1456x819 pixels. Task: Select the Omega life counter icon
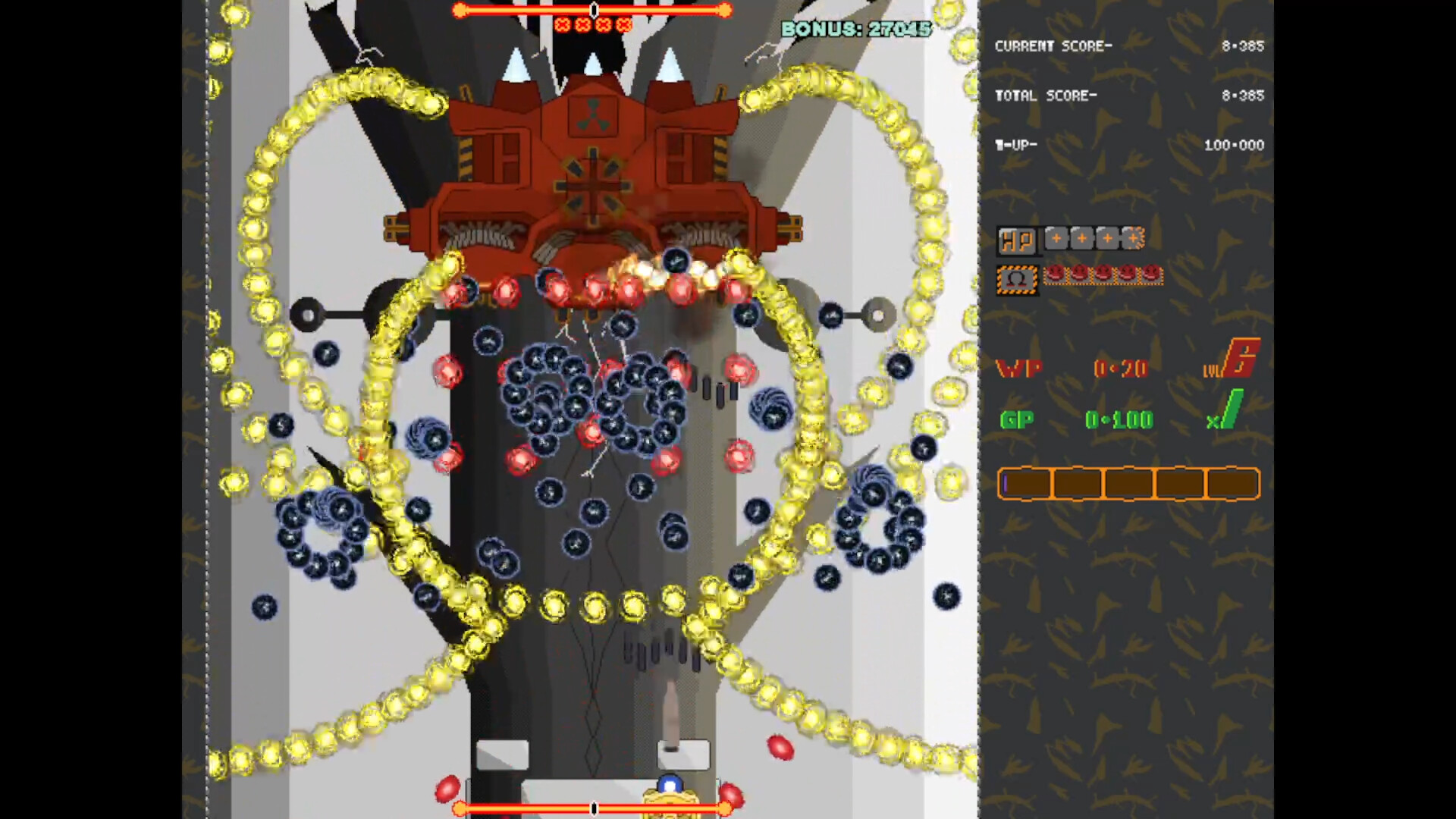(1019, 276)
